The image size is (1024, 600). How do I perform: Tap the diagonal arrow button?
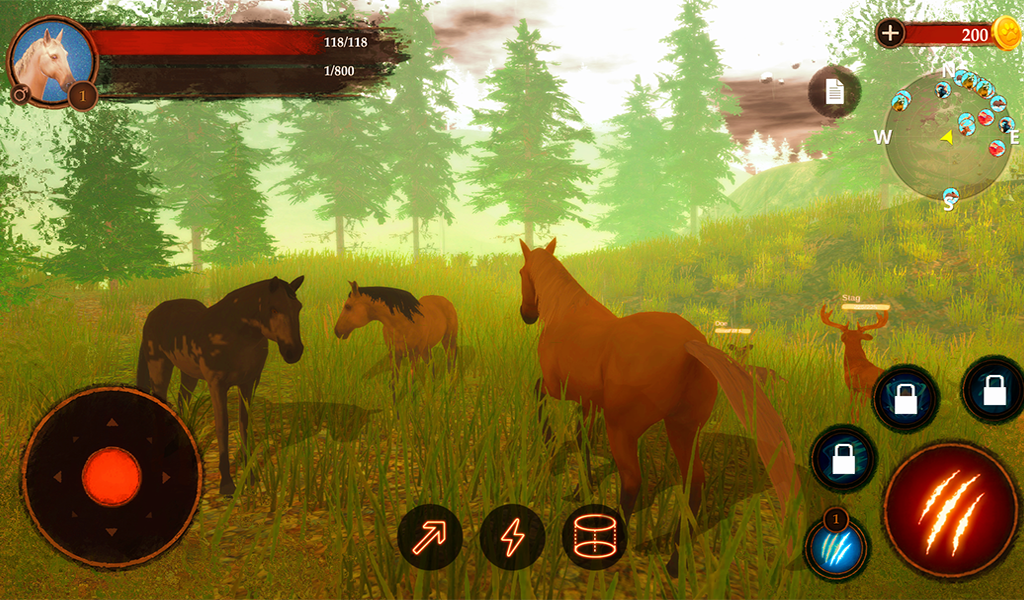pyautogui.click(x=430, y=537)
